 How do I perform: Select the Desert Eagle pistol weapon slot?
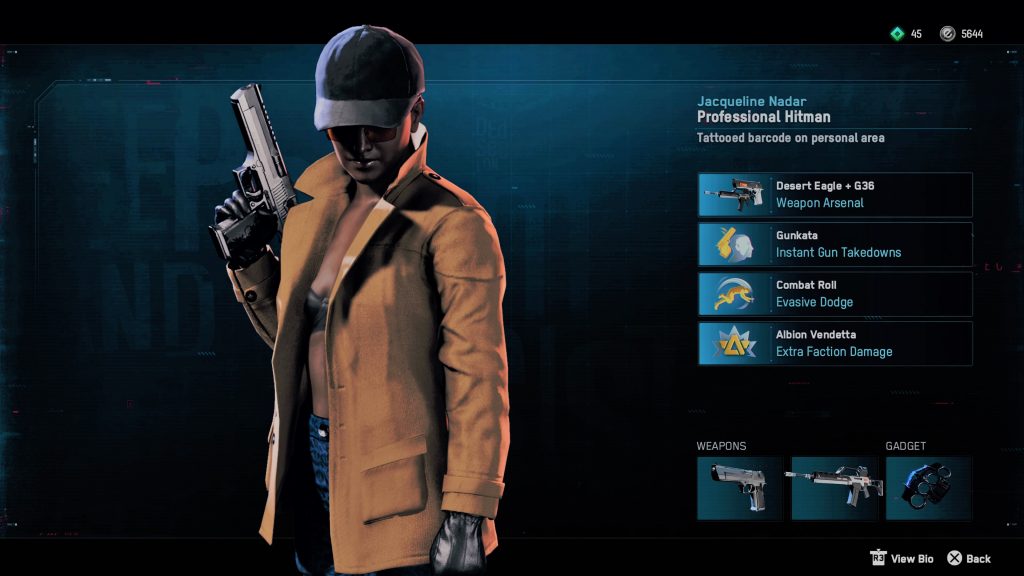tap(740, 488)
